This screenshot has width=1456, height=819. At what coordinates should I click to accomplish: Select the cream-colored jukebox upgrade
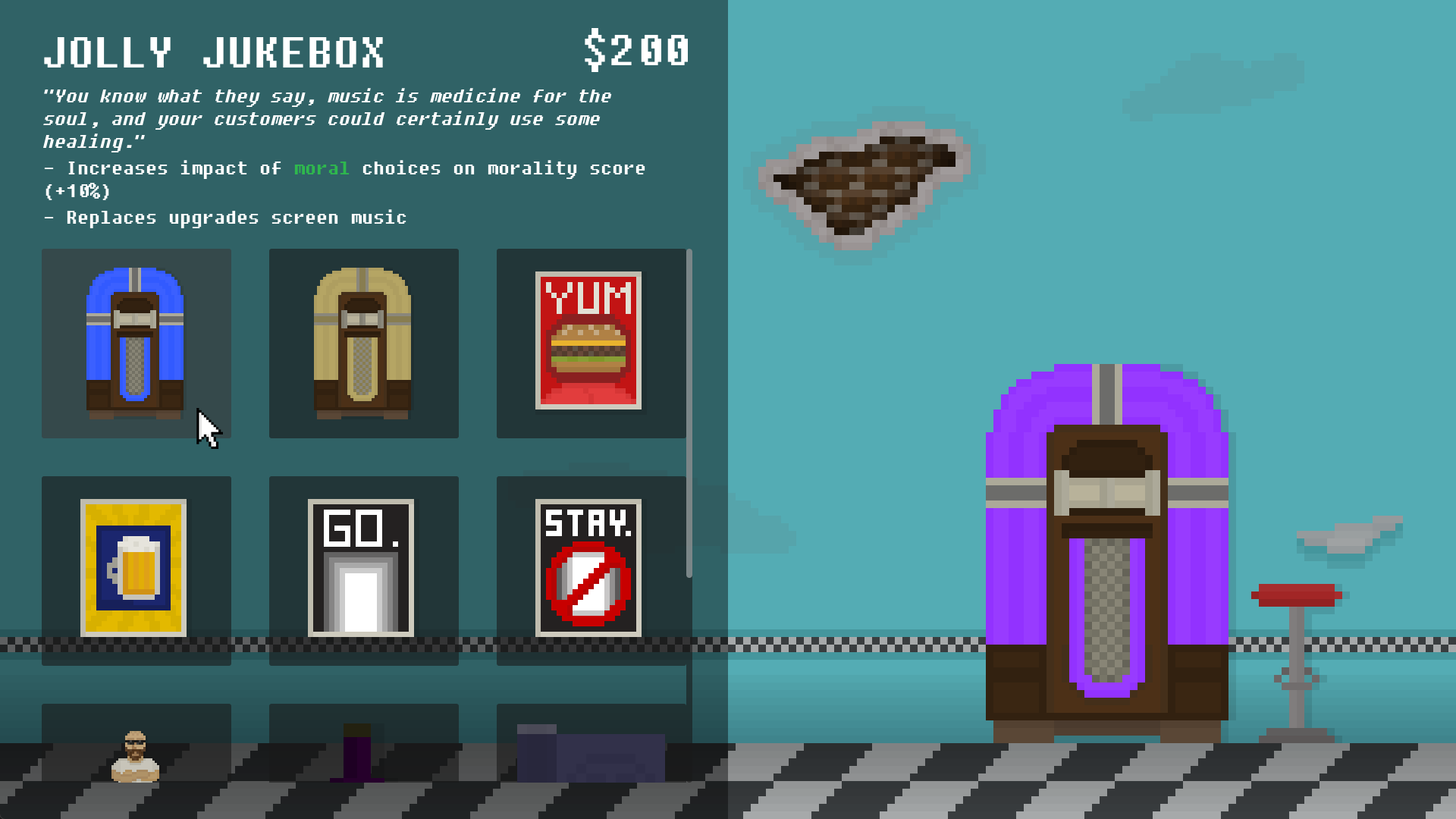[x=363, y=344]
